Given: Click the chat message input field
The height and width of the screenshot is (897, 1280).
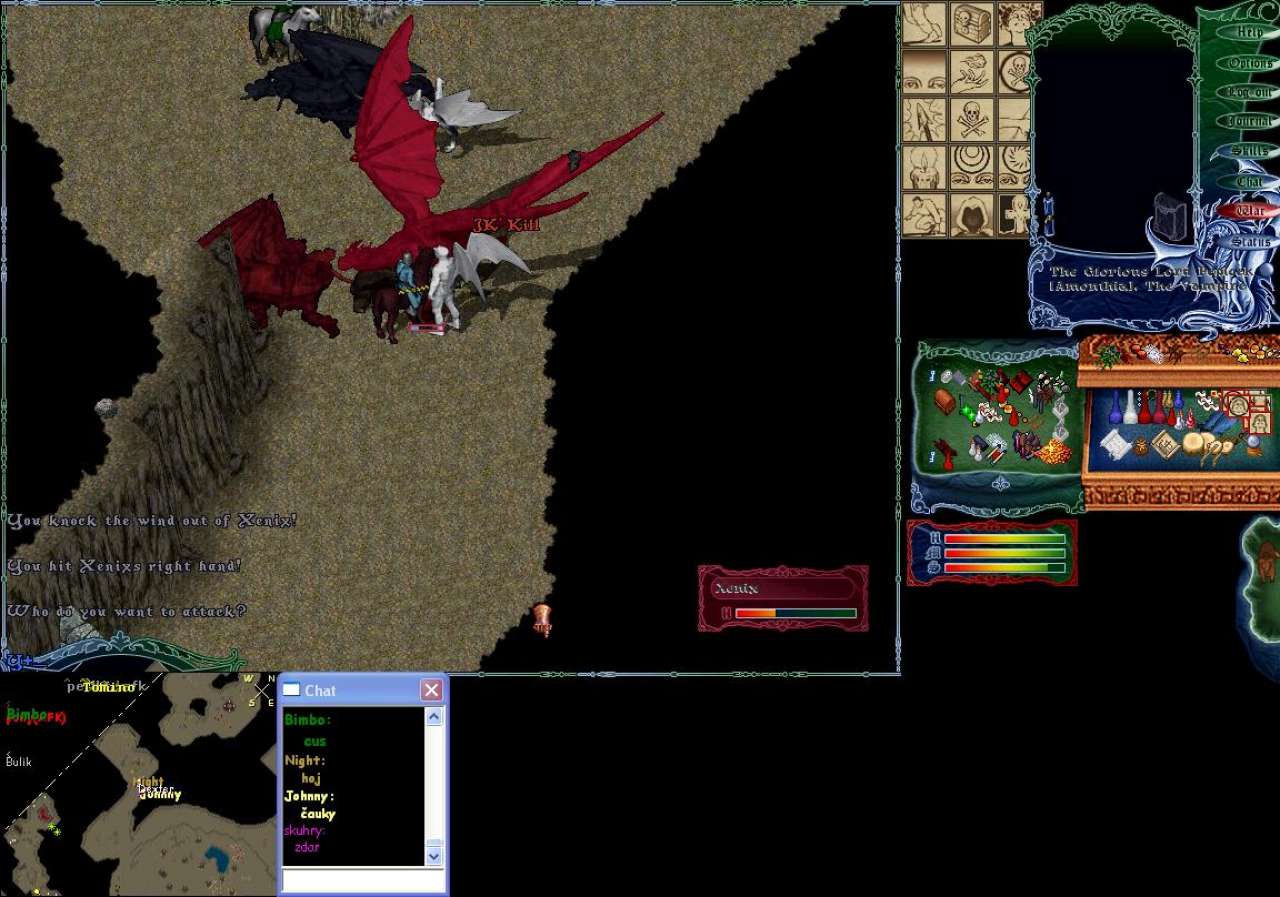Looking at the screenshot, I should (363, 881).
